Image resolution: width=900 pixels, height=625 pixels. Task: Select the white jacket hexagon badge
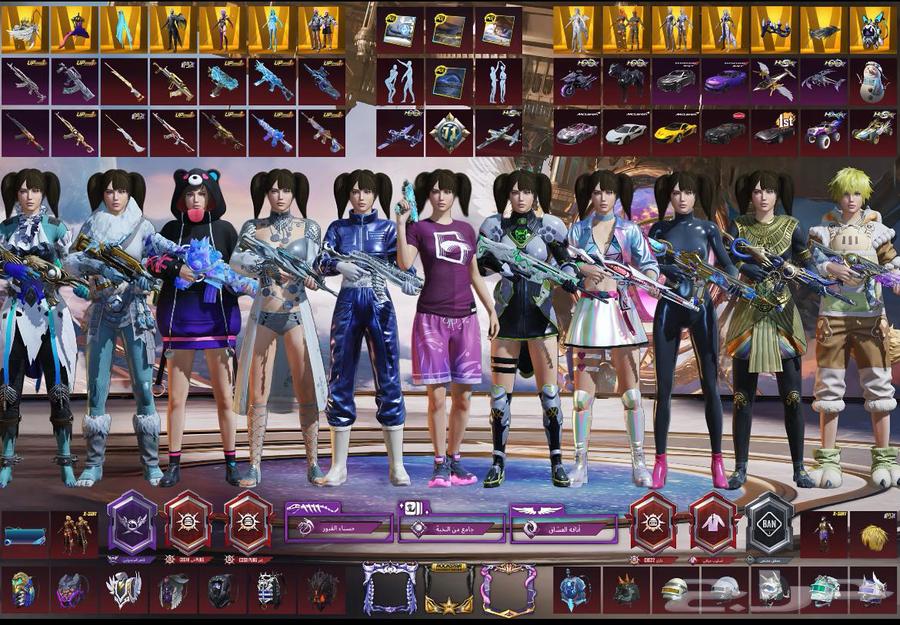[713, 524]
